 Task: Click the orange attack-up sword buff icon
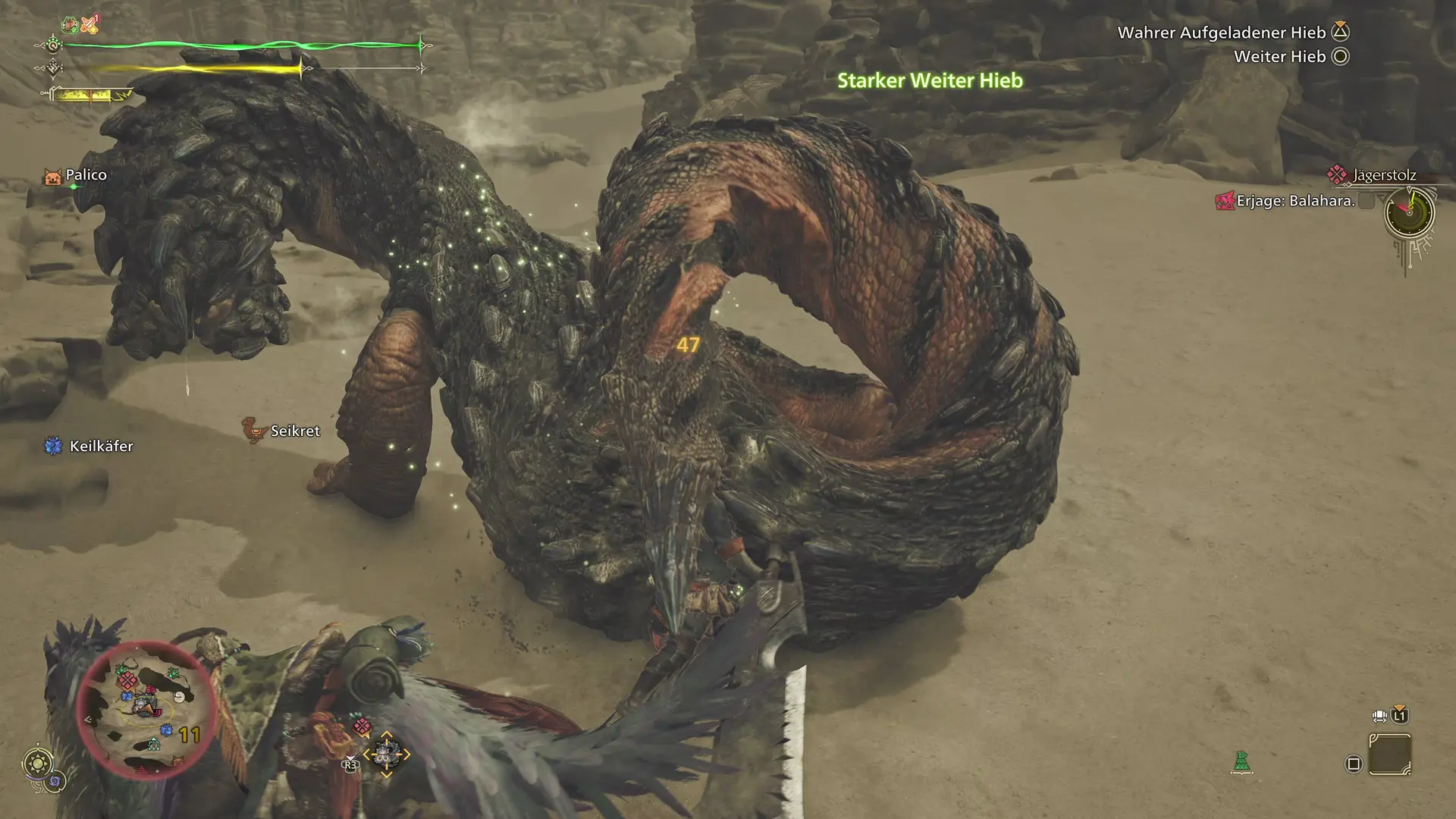(x=90, y=25)
